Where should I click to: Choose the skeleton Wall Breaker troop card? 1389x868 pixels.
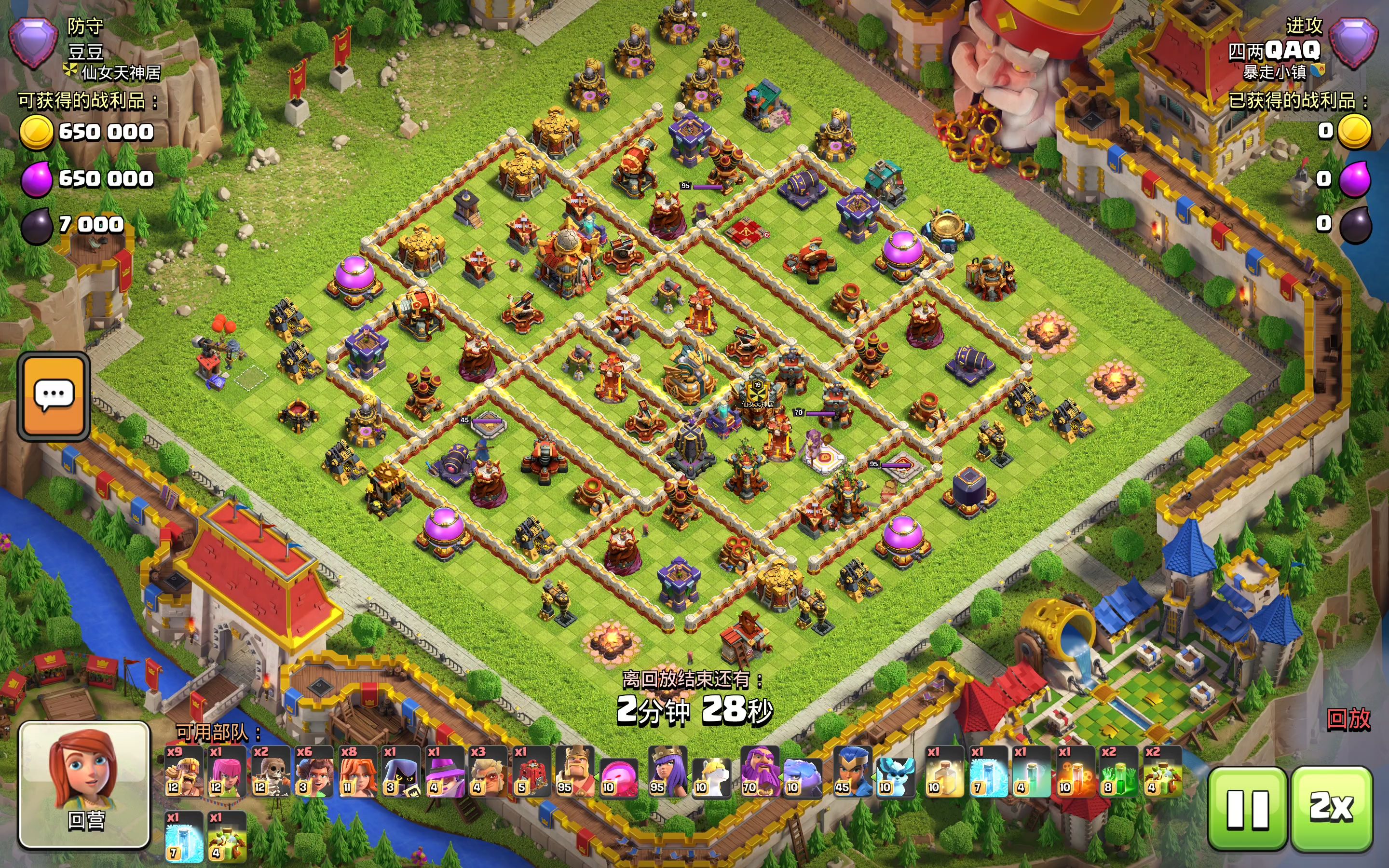click(271, 772)
